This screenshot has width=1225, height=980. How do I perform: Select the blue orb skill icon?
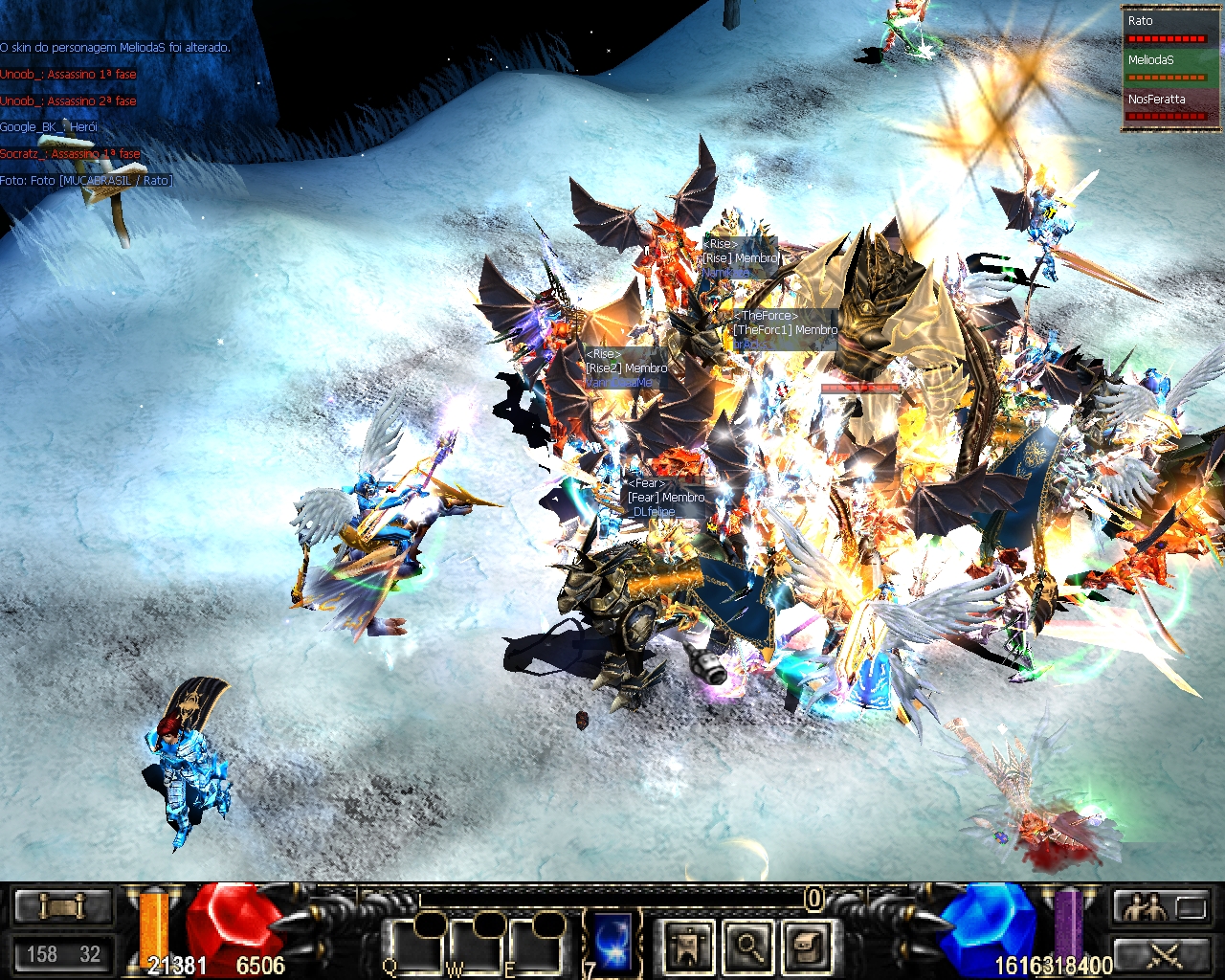click(x=612, y=939)
